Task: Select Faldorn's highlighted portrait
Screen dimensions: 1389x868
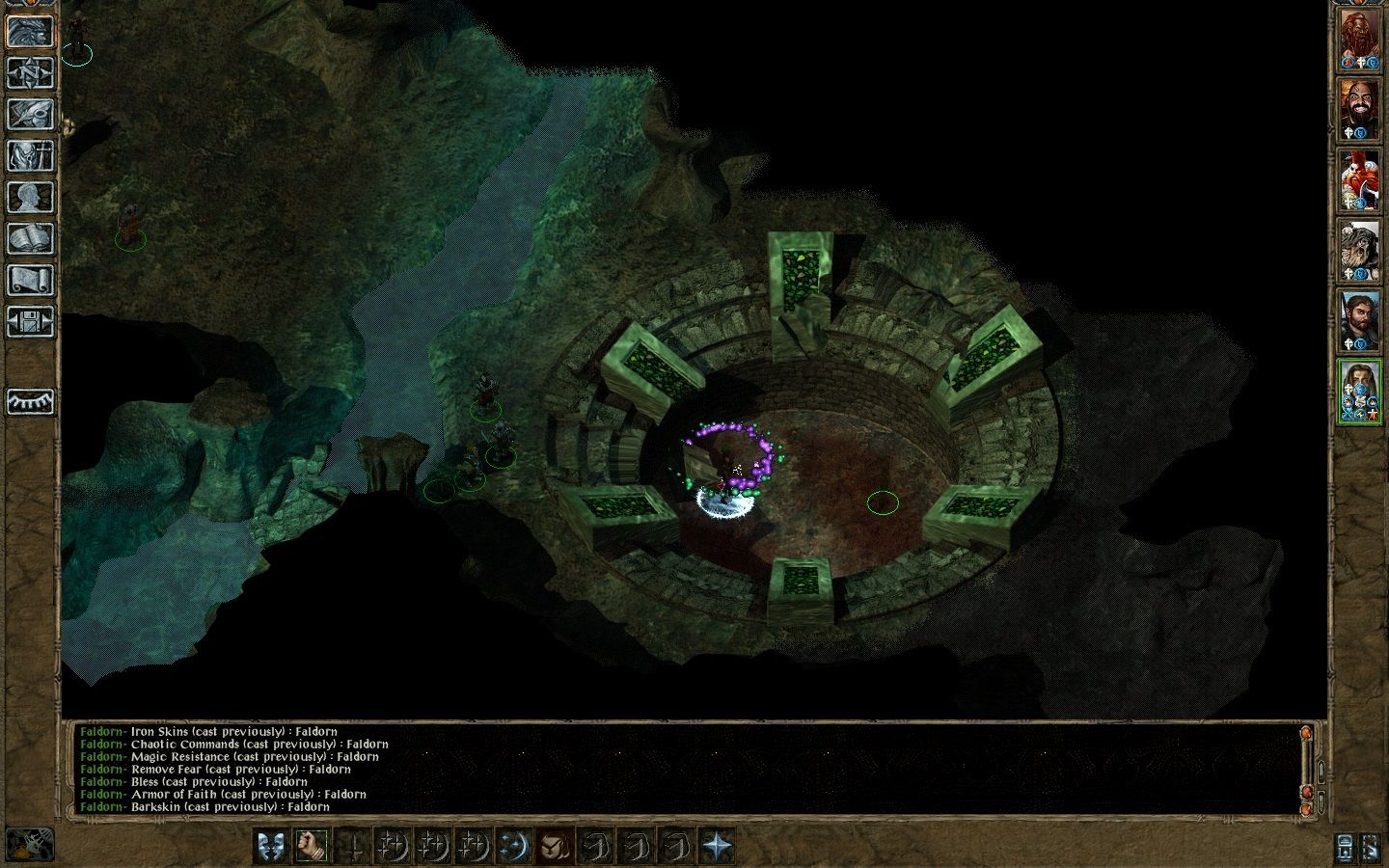Action: tap(1359, 391)
